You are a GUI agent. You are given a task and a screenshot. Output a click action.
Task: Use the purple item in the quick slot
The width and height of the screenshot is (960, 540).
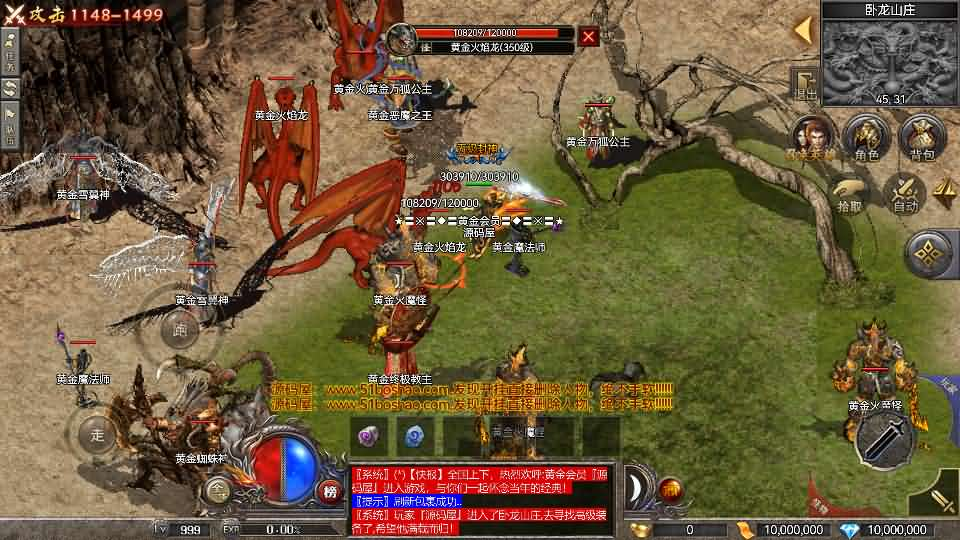[x=366, y=435]
